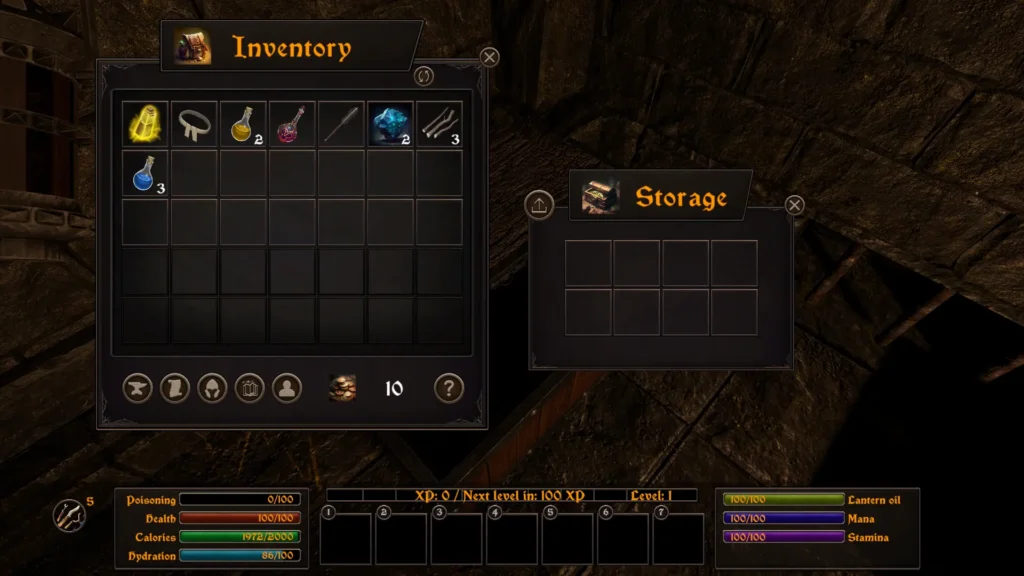This screenshot has height=576, width=1024.
Task: Open the character profile button
Action: [x=287, y=388]
